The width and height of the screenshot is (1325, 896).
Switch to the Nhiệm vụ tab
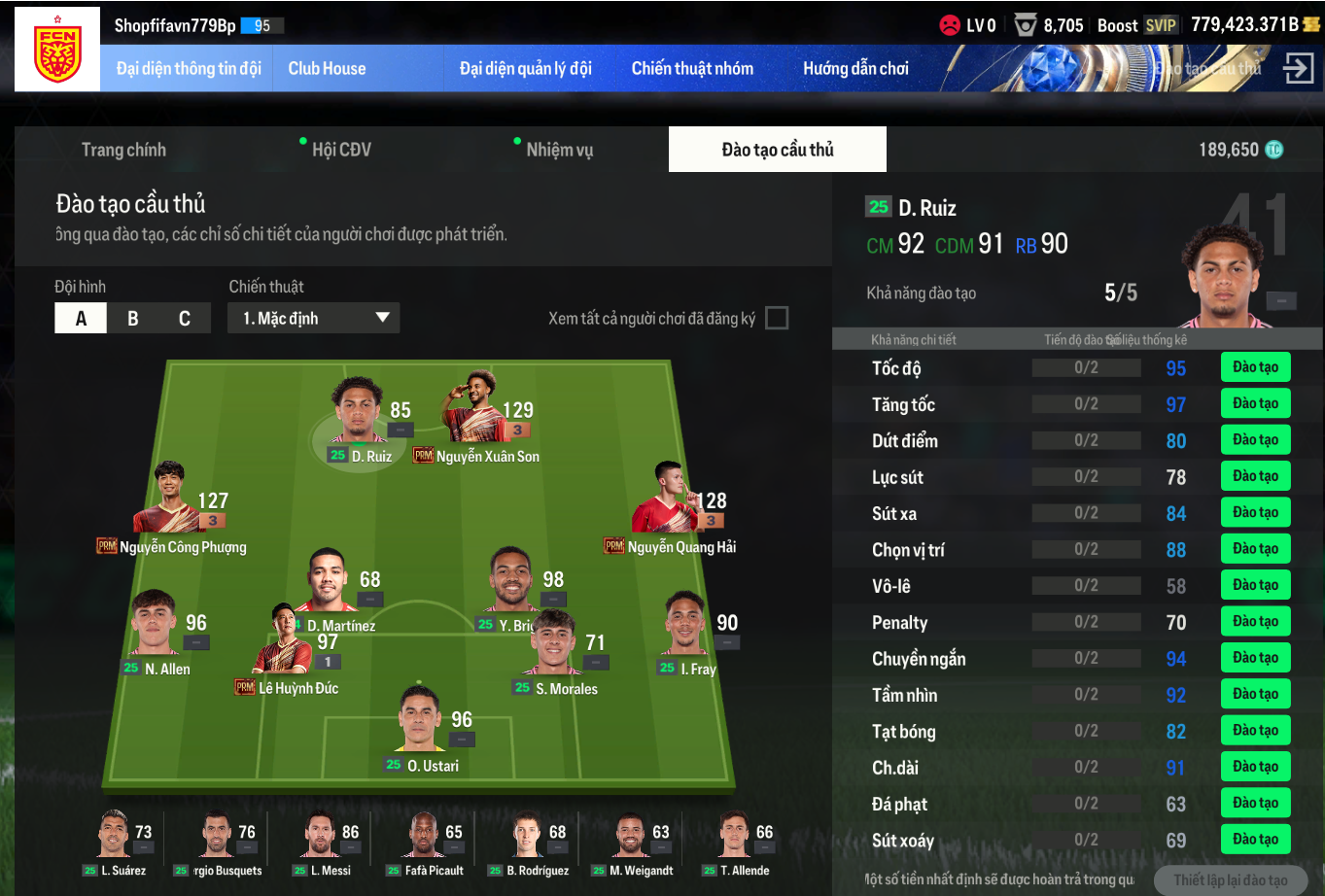pos(559,150)
